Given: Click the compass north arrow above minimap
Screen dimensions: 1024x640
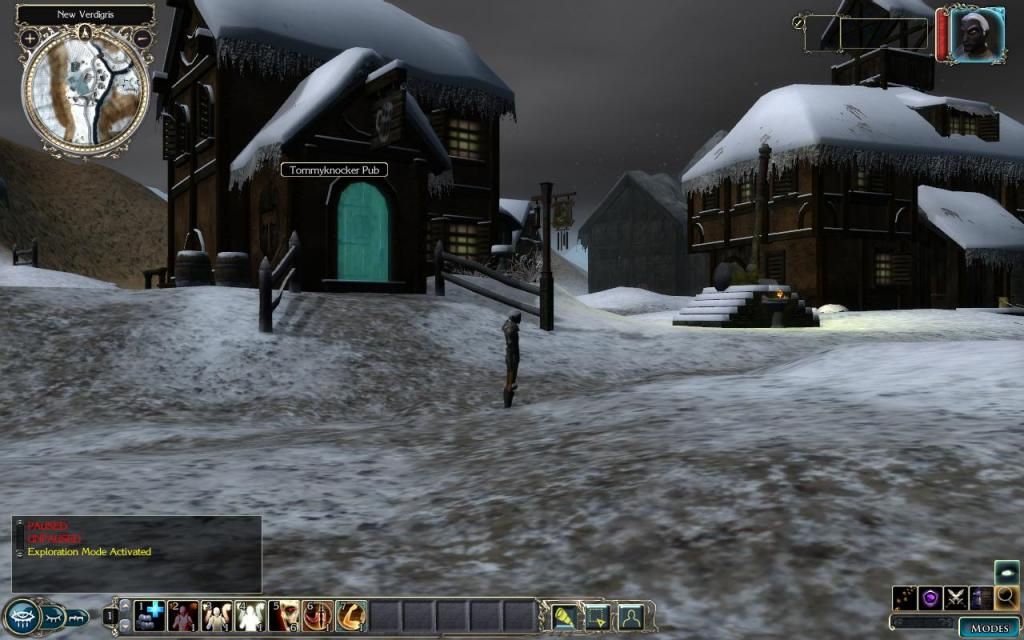Looking at the screenshot, I should click(86, 33).
